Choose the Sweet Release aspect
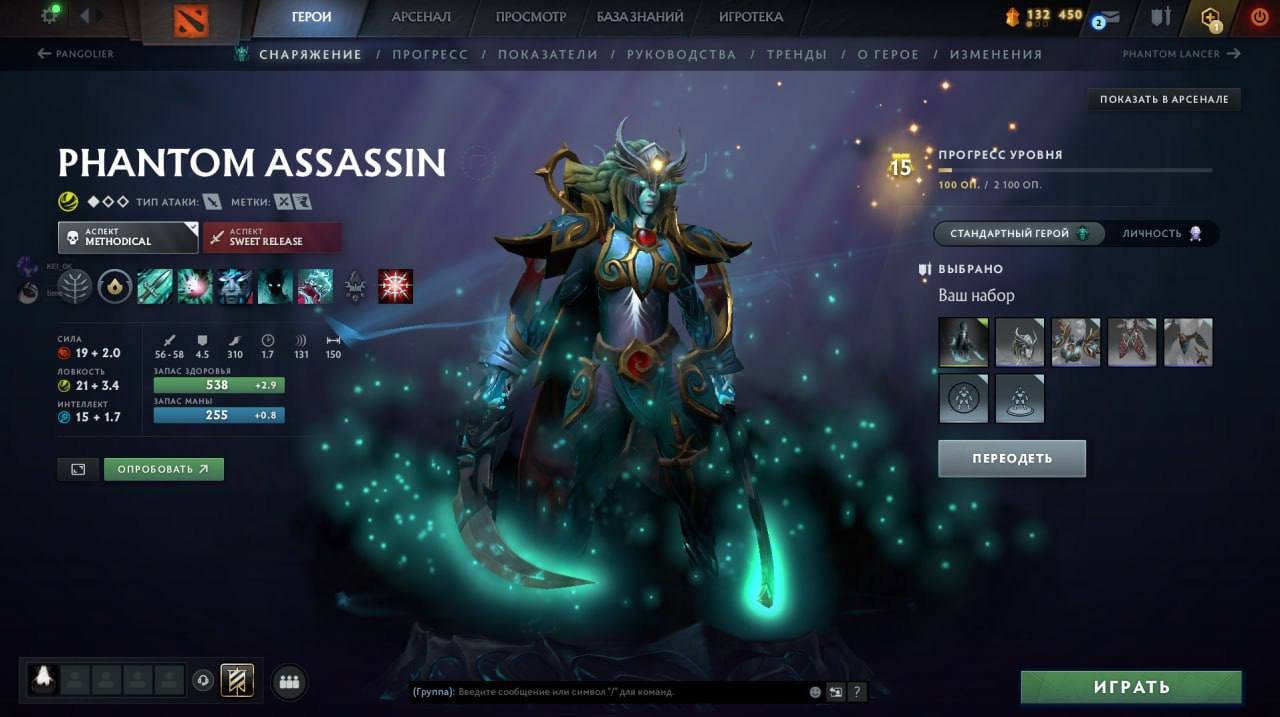The width and height of the screenshot is (1280, 717). pos(272,237)
